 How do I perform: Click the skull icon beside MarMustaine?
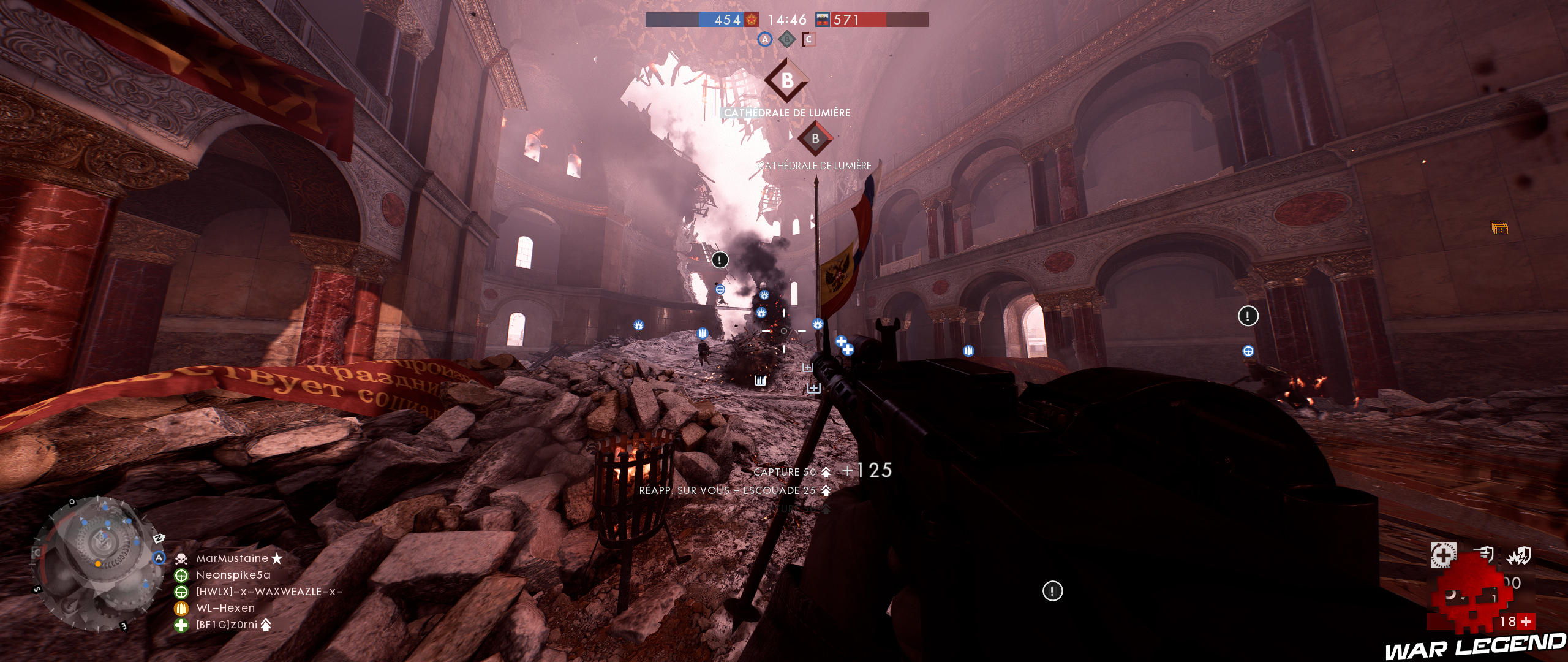[181, 558]
